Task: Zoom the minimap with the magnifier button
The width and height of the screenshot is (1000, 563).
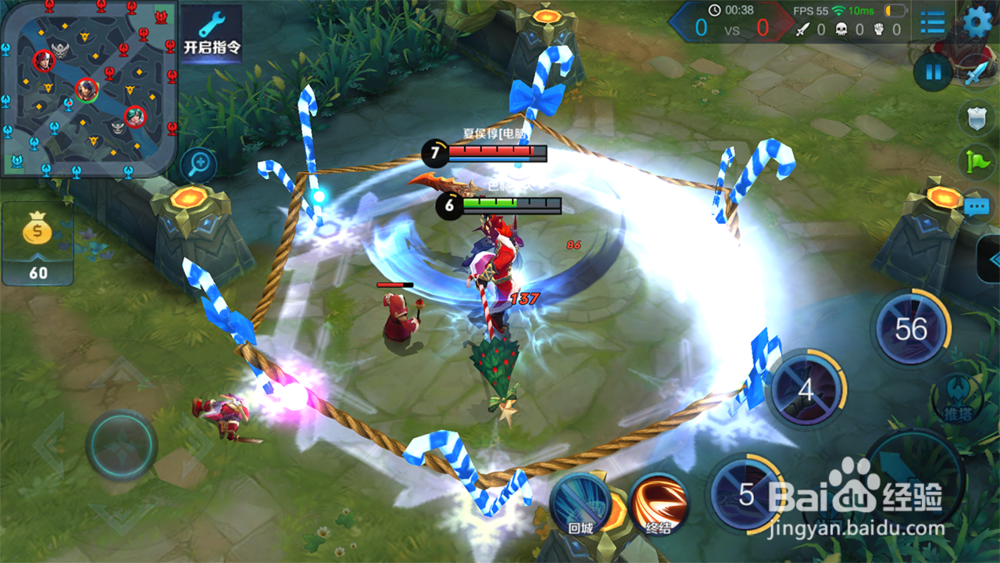Action: click(x=199, y=164)
